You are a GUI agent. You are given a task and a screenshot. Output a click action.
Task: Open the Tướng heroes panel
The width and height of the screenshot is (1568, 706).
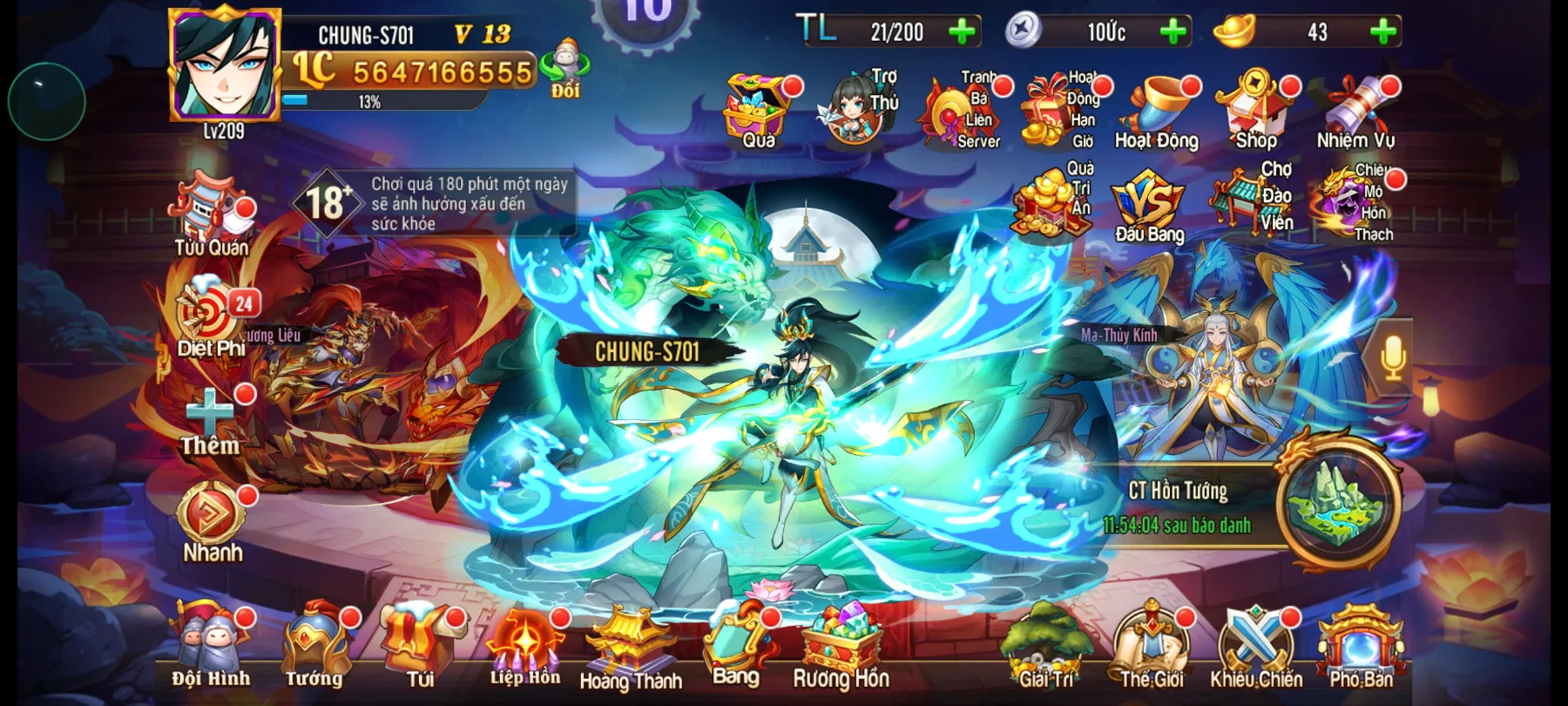pyautogui.click(x=314, y=645)
